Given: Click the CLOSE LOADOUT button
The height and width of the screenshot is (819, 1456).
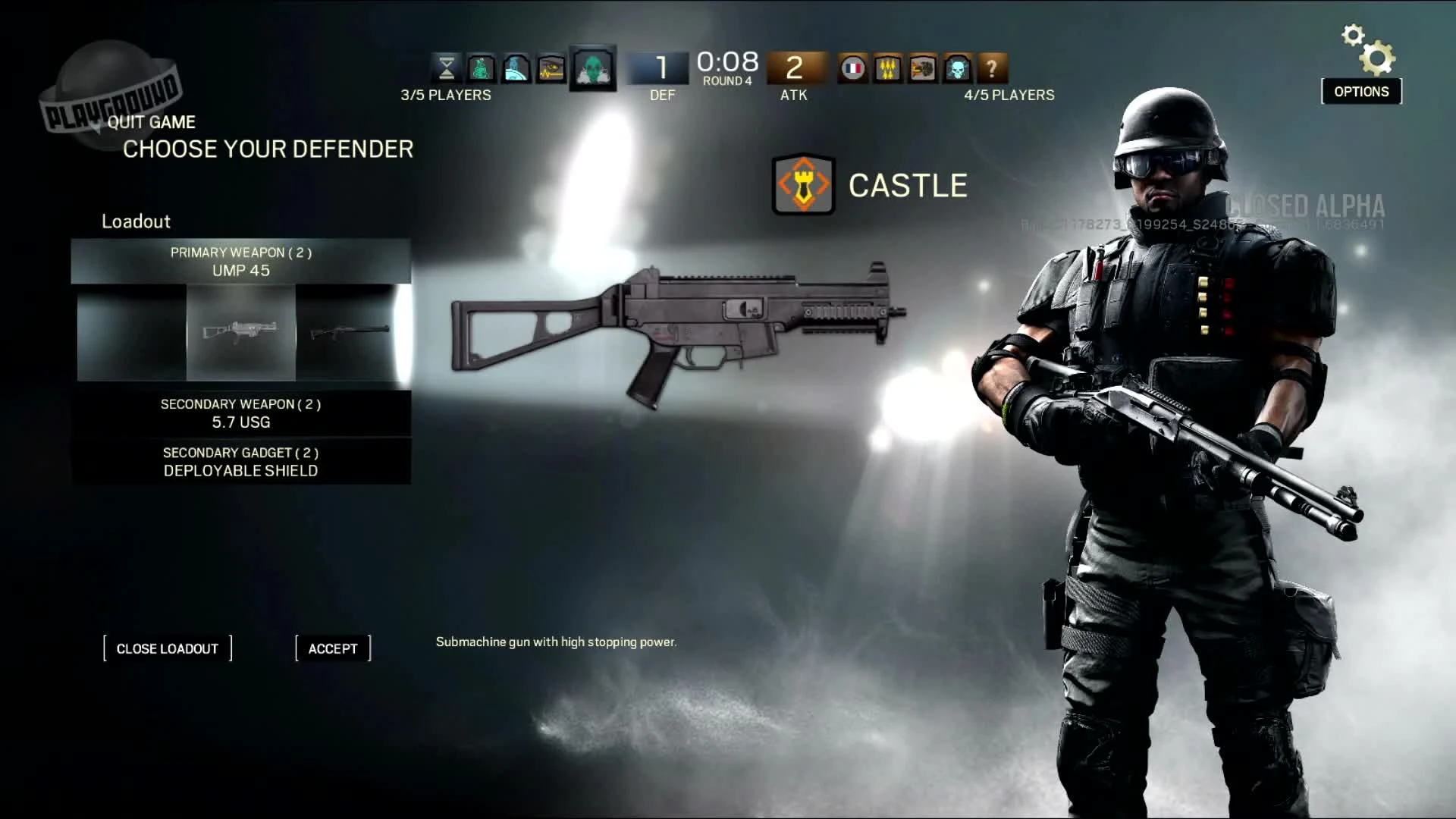Looking at the screenshot, I should click(x=168, y=648).
